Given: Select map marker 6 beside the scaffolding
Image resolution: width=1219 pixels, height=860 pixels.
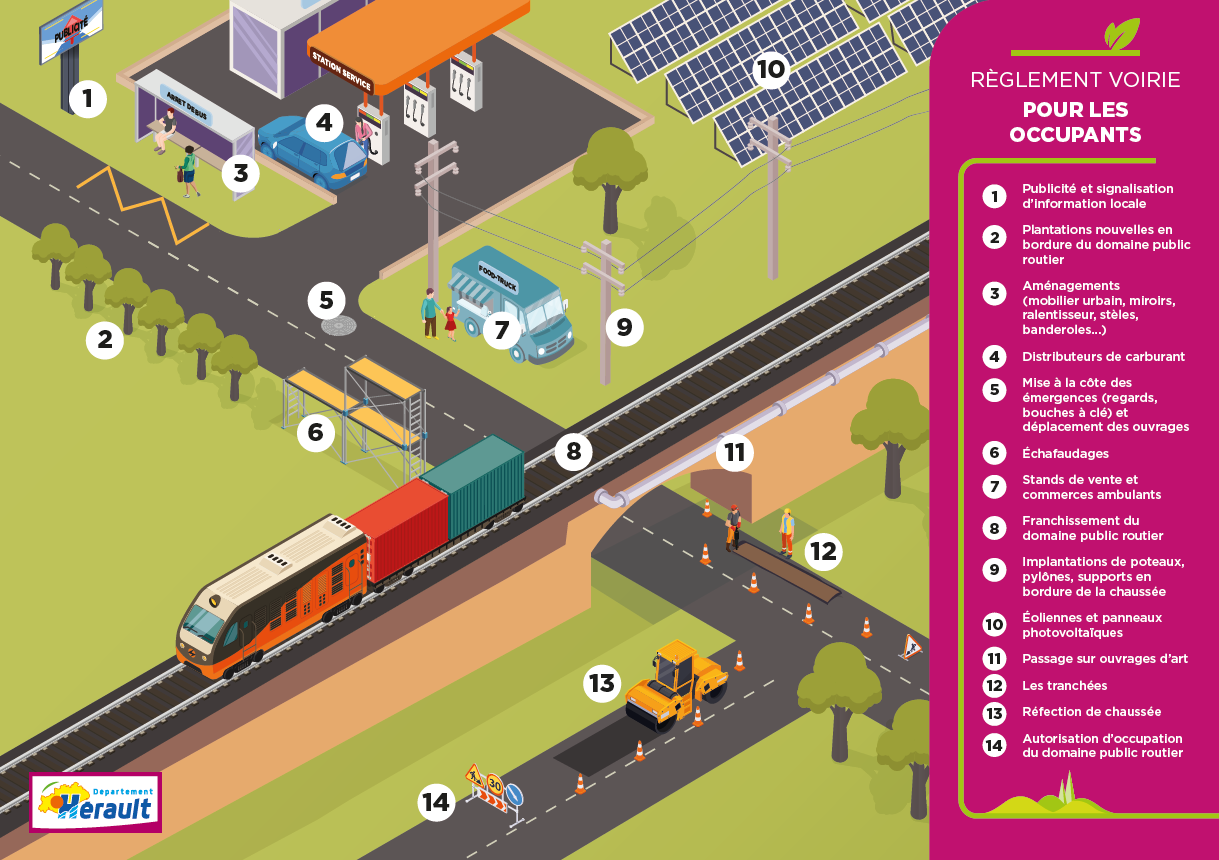Looking at the screenshot, I should (316, 432).
